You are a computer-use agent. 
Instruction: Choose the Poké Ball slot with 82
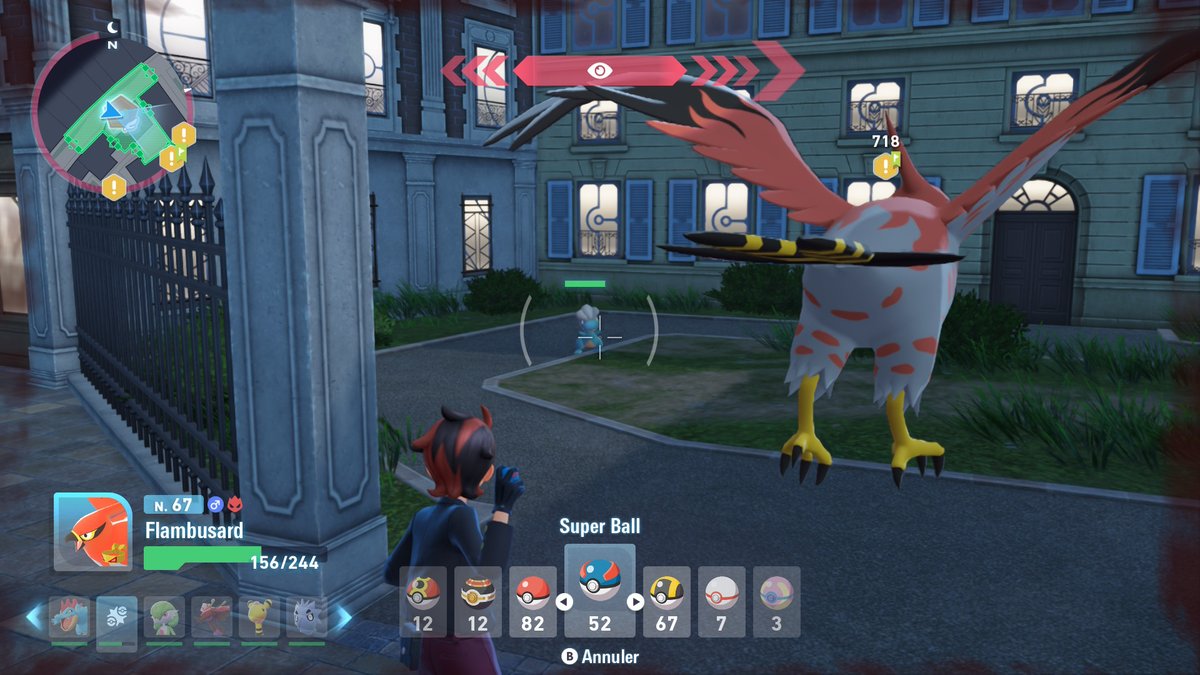click(x=532, y=602)
